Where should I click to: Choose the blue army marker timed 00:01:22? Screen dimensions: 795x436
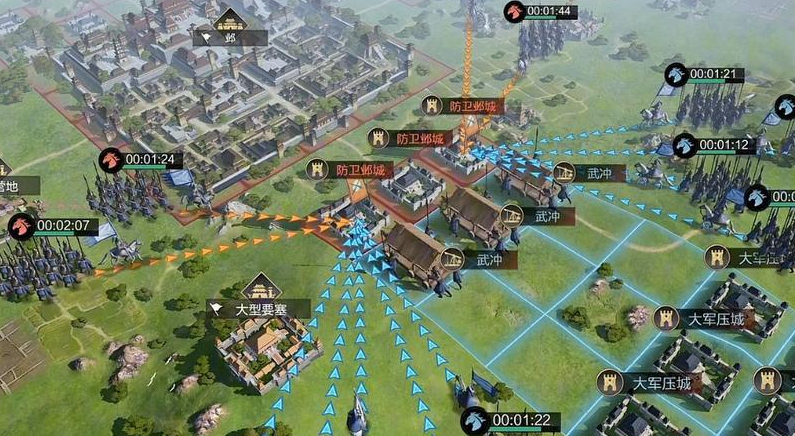click(x=475, y=420)
